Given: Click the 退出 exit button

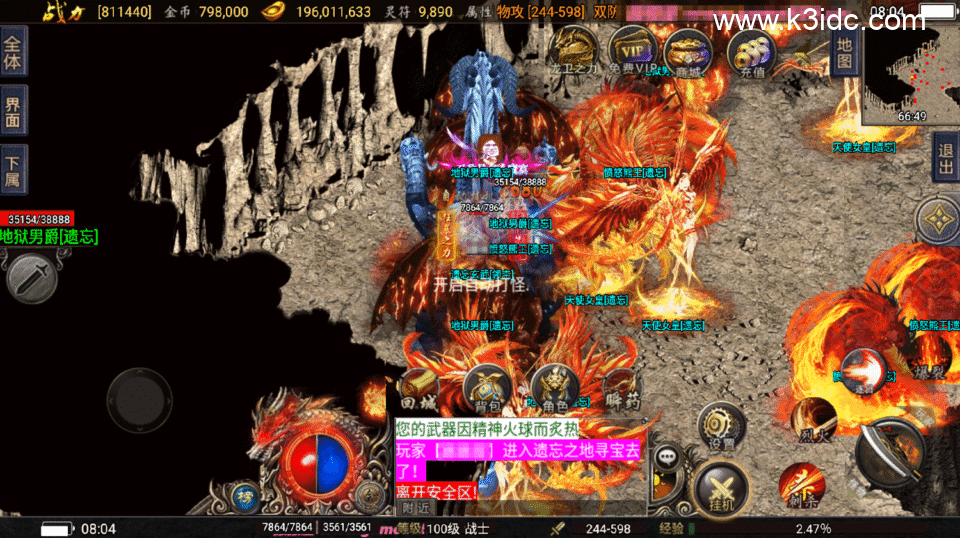Looking at the screenshot, I should pyautogui.click(x=944, y=157).
